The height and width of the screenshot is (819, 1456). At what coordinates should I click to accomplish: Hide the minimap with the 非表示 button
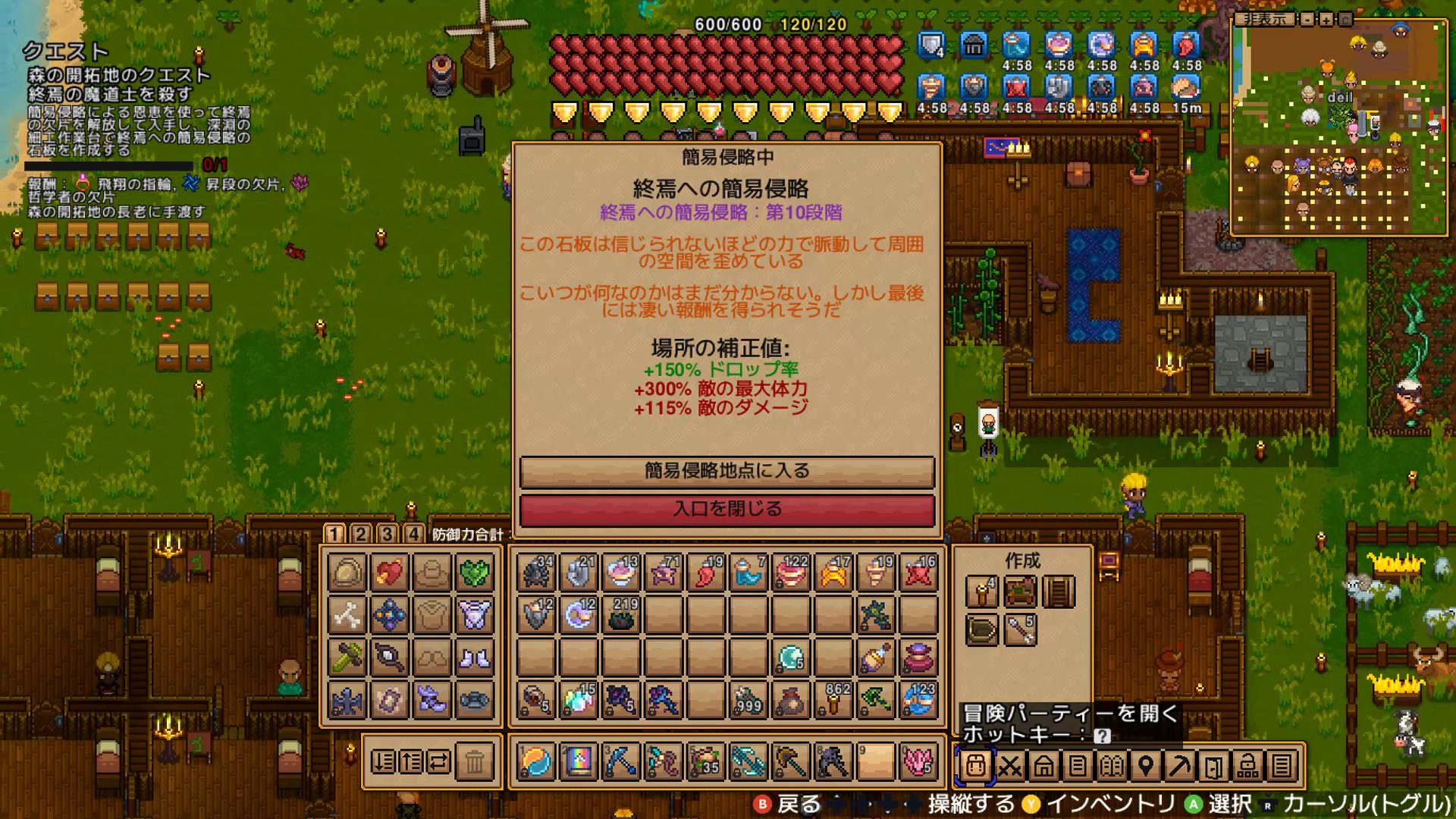[x=1264, y=19]
